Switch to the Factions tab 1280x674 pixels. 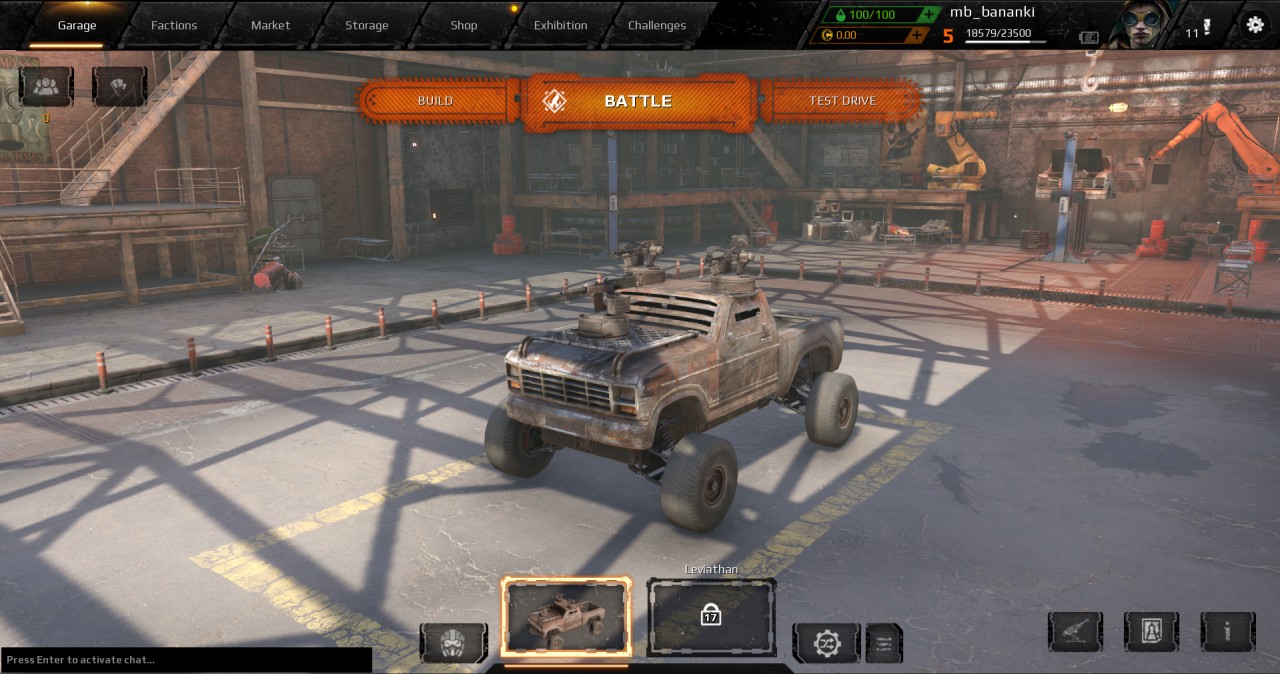pos(174,25)
